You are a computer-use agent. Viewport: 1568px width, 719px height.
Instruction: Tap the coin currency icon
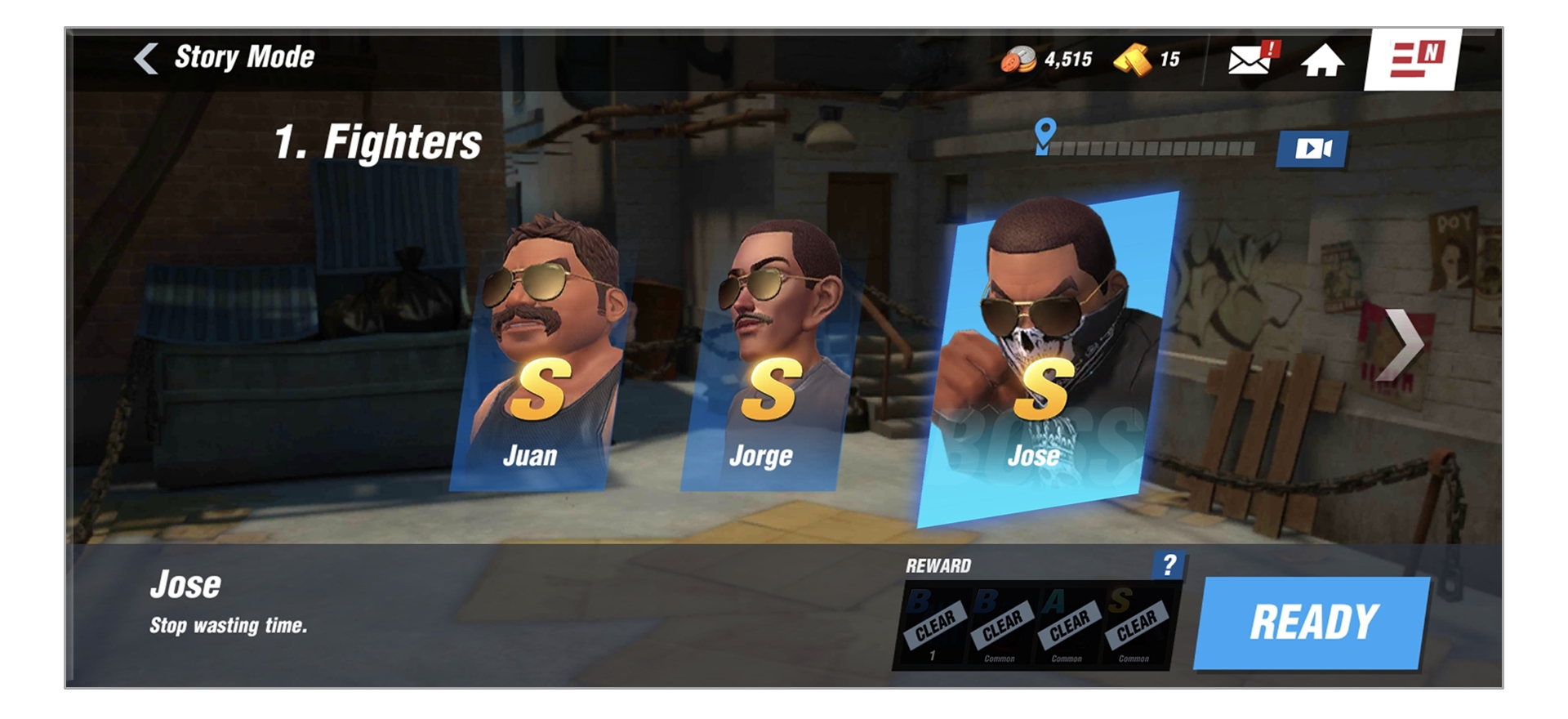pyautogui.click(x=1020, y=58)
